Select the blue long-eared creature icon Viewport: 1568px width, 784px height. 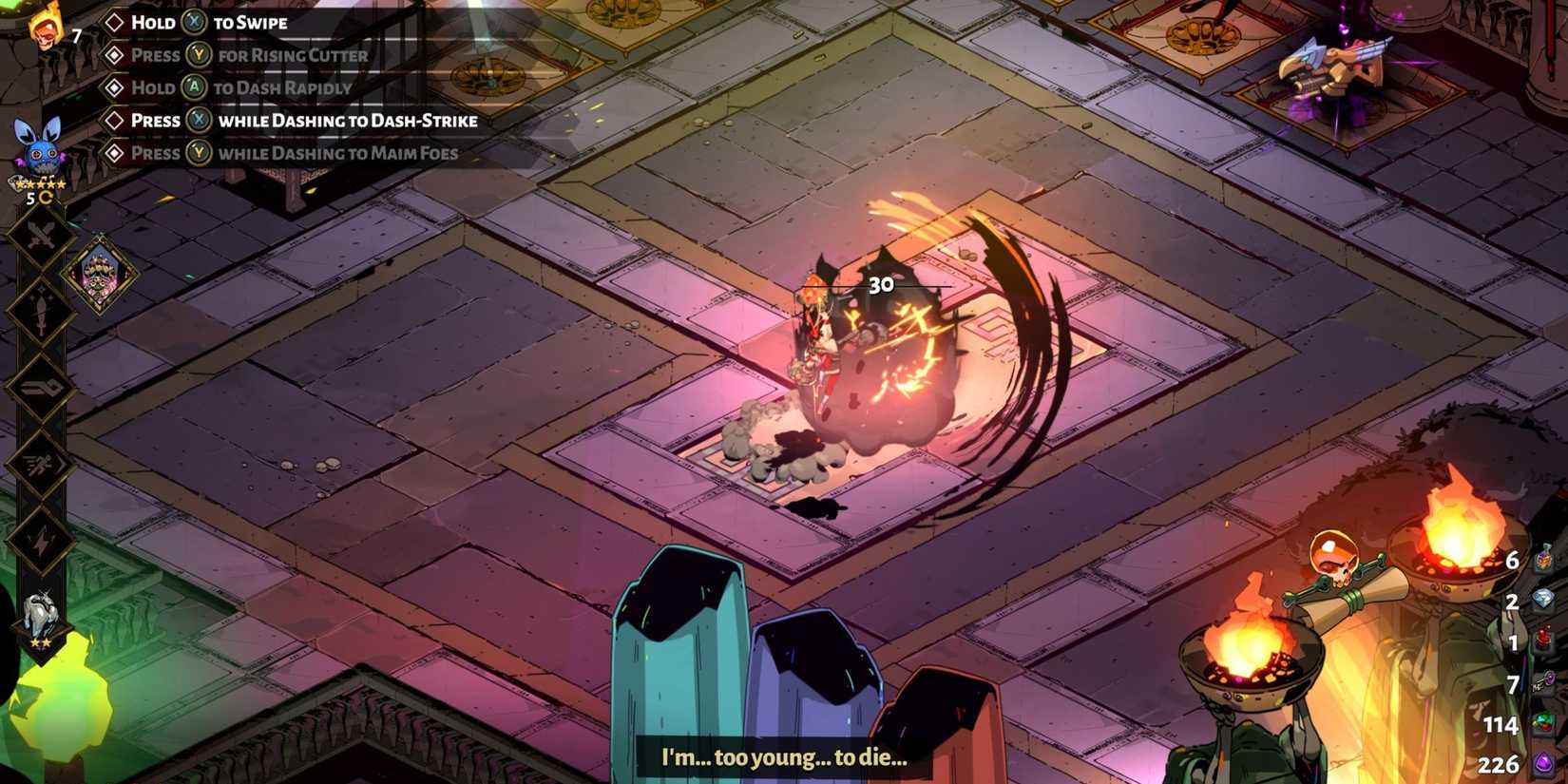41,148
